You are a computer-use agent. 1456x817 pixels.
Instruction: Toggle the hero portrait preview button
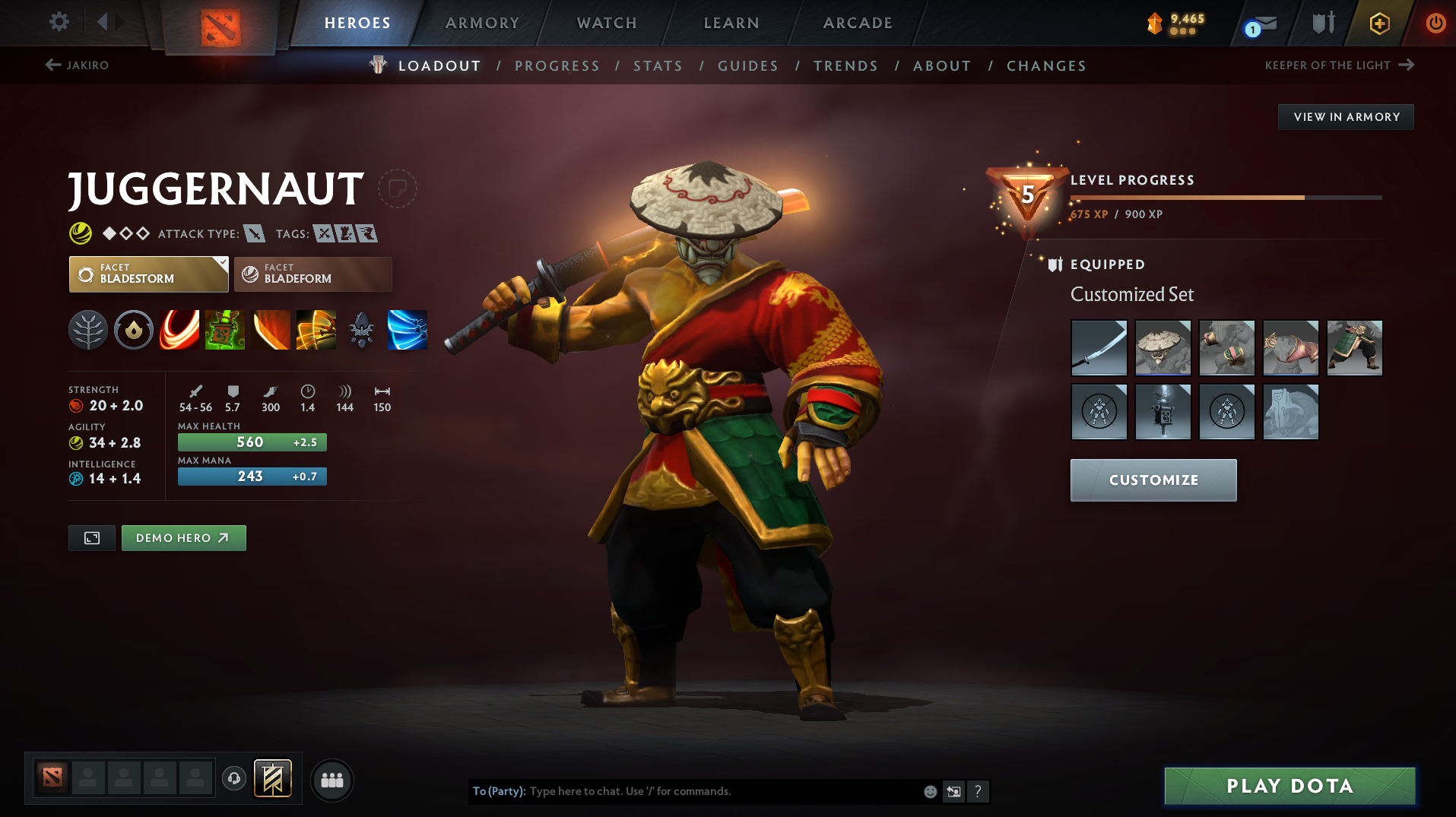[91, 537]
